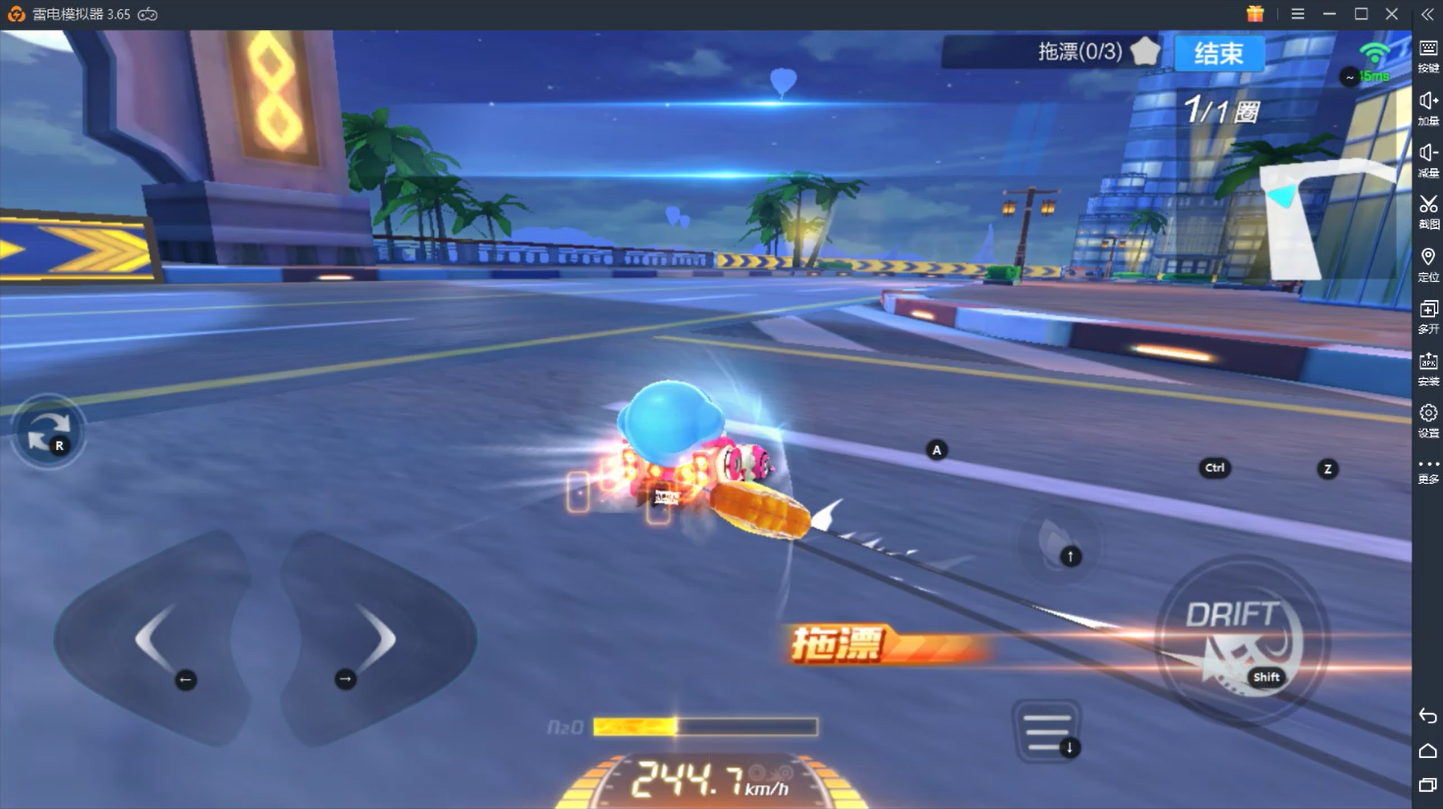Open the in-game pause menu above the brake pedal
This screenshot has width=1443, height=809.
pyautogui.click(x=1048, y=727)
